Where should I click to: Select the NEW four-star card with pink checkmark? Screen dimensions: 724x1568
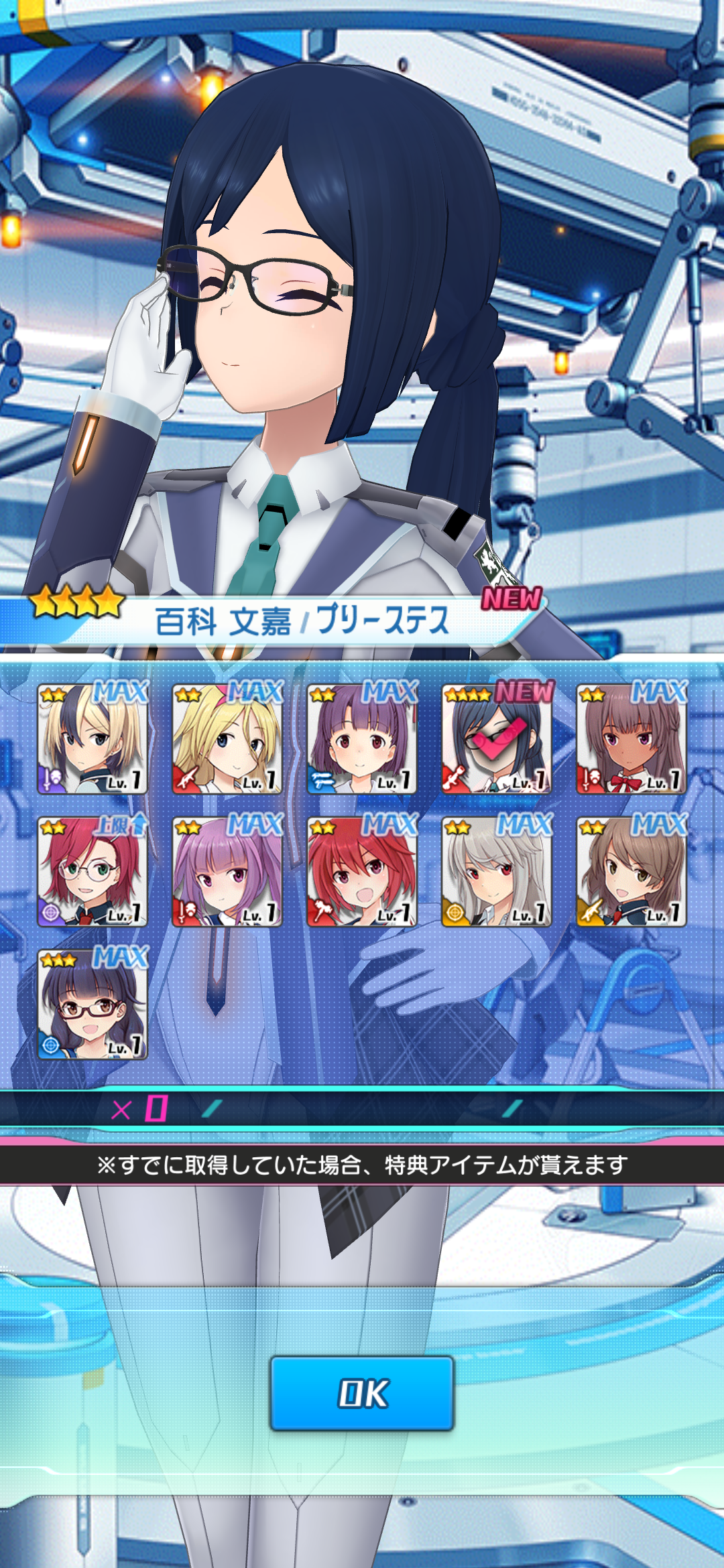click(x=497, y=739)
